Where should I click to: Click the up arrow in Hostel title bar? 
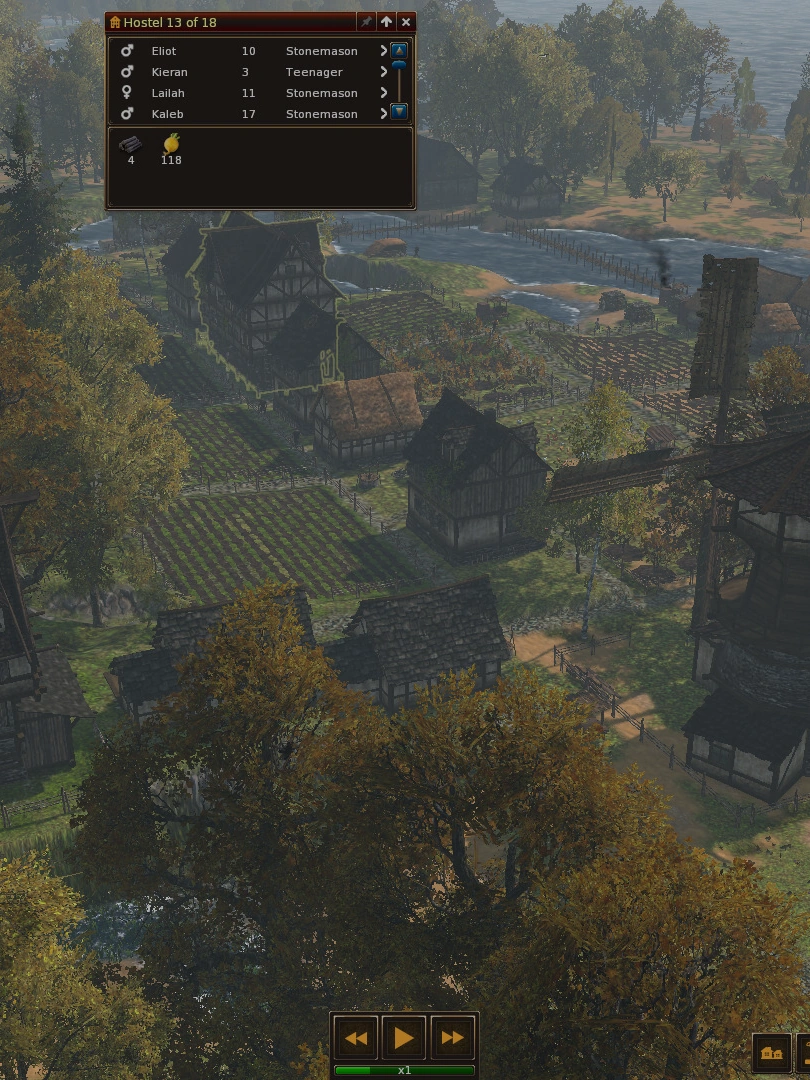coord(386,22)
